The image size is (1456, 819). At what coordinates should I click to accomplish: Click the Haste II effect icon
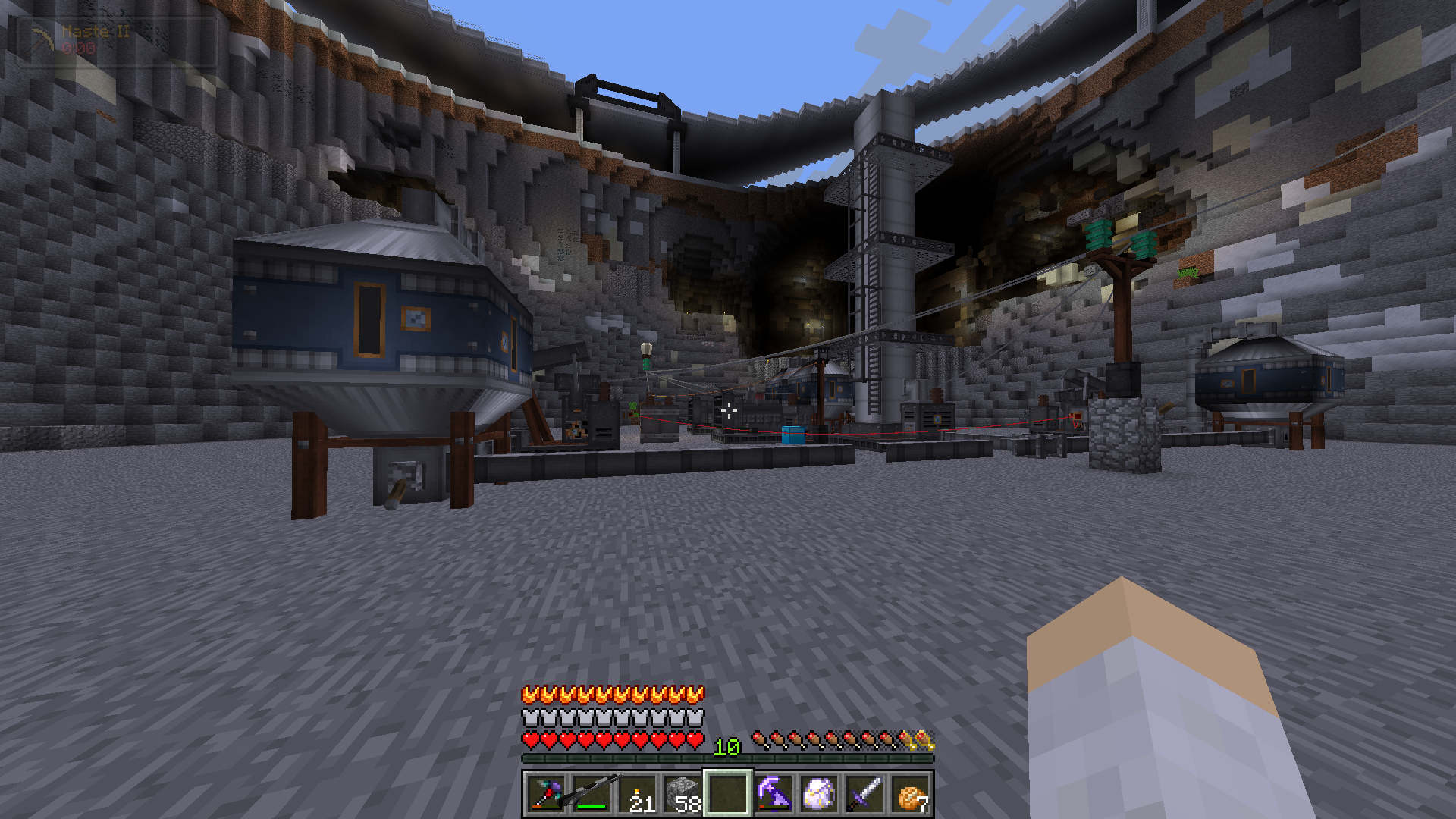pyautogui.click(x=43, y=39)
